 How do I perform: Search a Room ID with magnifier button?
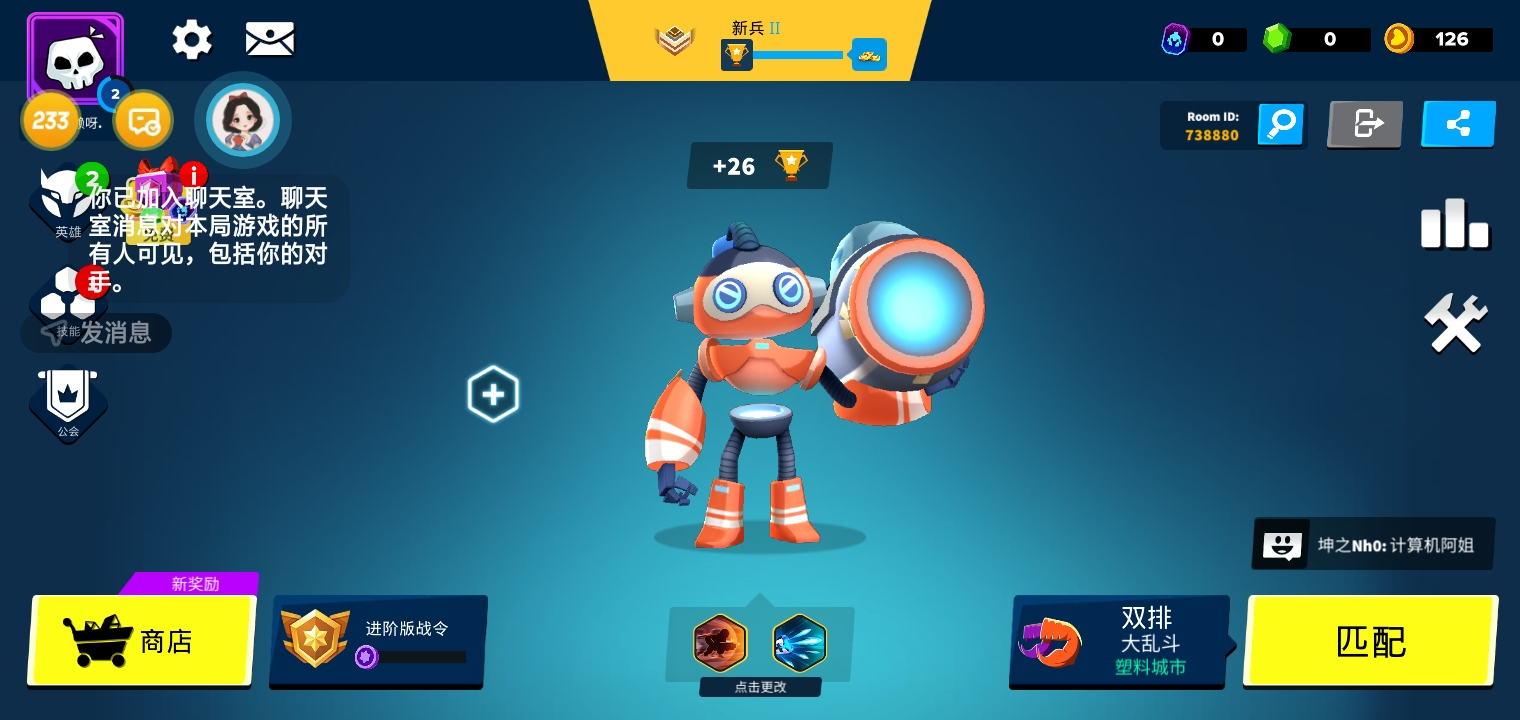[1281, 125]
